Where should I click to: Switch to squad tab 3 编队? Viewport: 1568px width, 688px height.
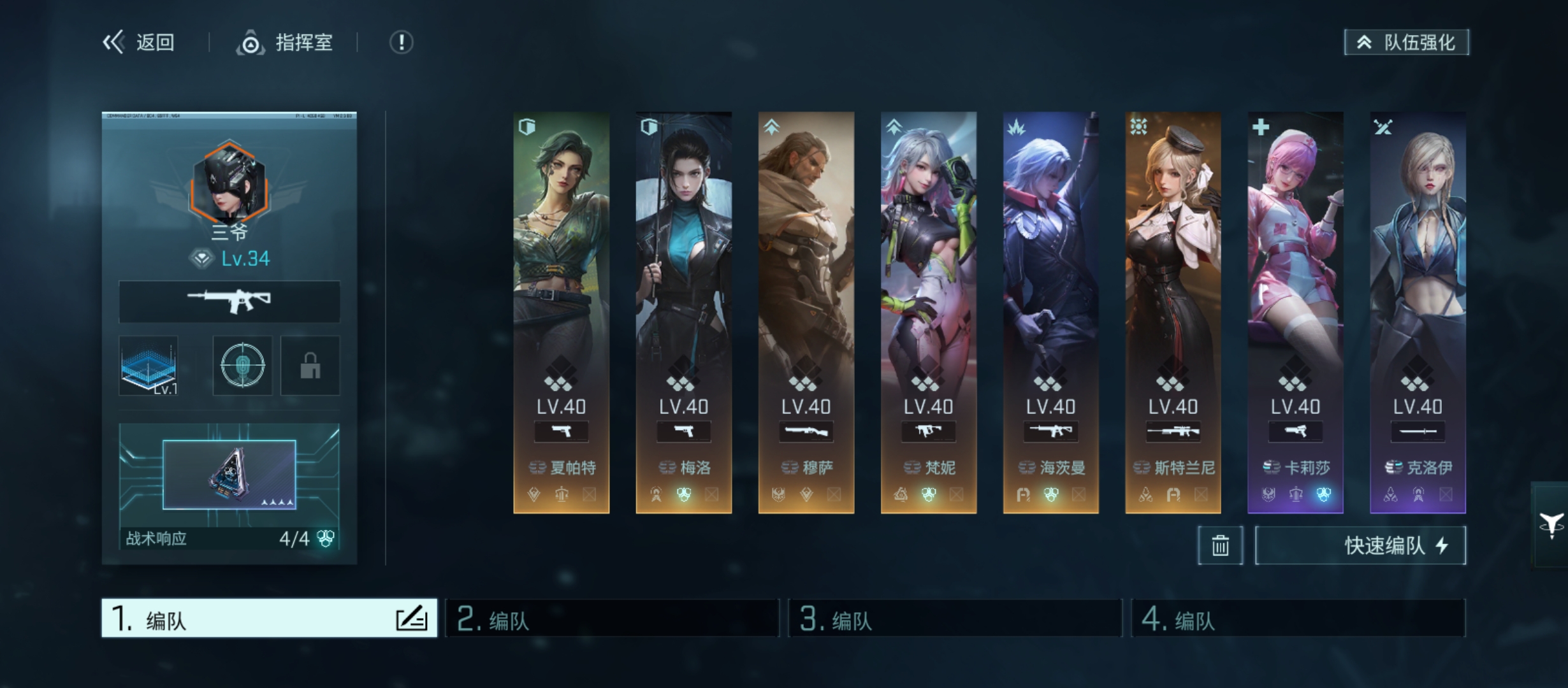point(955,618)
